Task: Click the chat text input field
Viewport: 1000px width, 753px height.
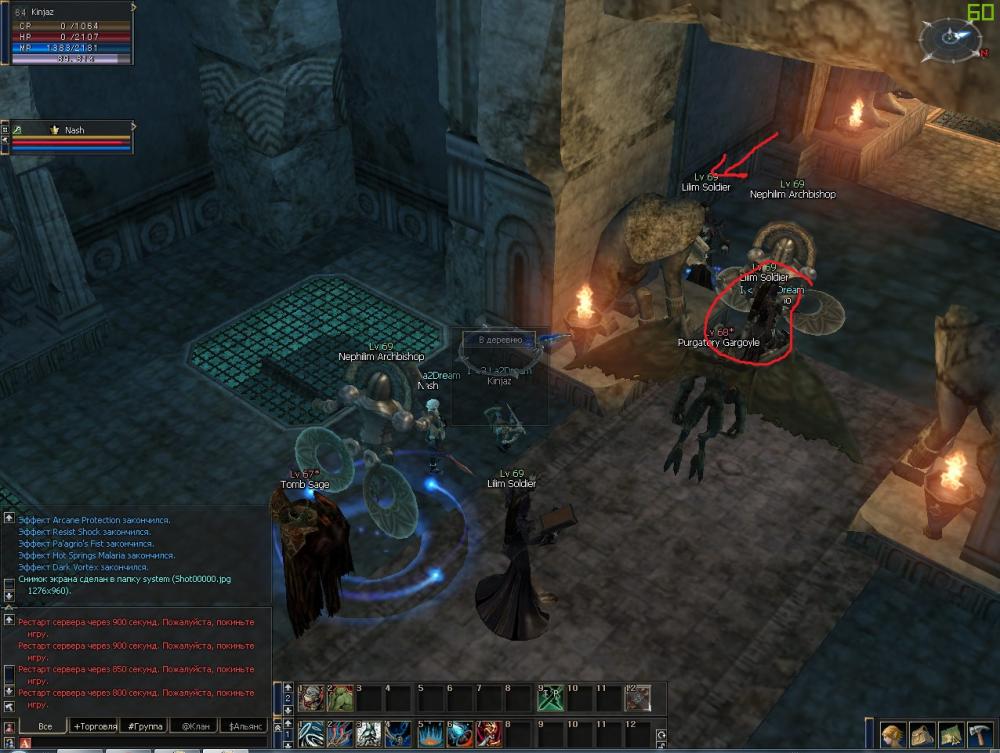Action: (x=150, y=743)
